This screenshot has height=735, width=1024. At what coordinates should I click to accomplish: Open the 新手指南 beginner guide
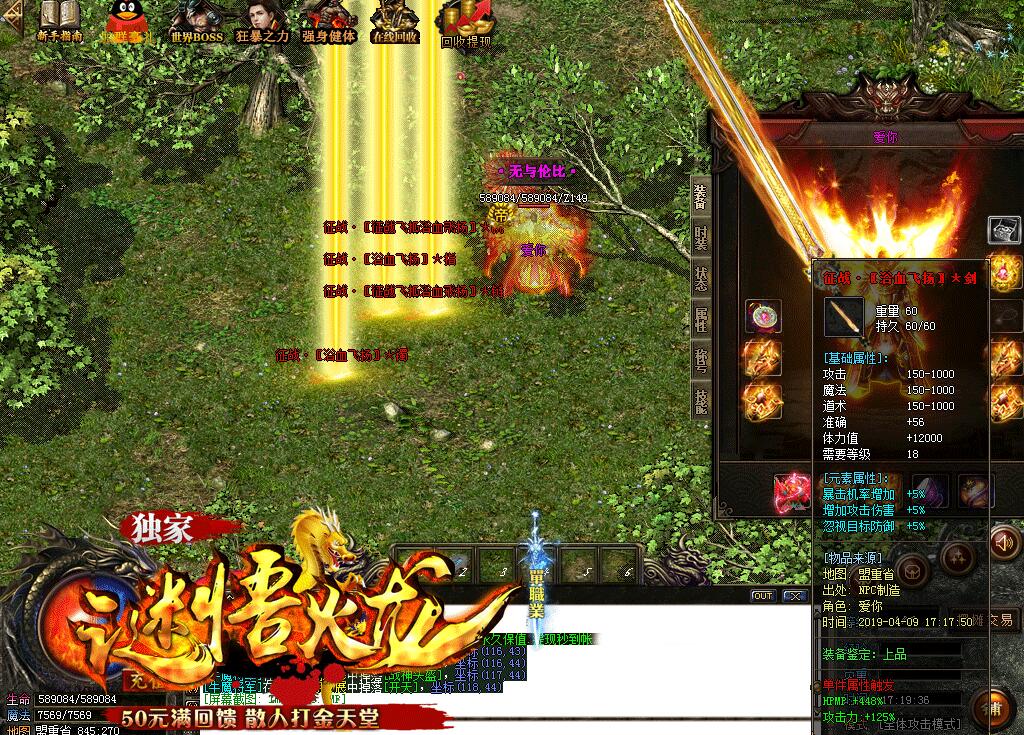[59, 21]
